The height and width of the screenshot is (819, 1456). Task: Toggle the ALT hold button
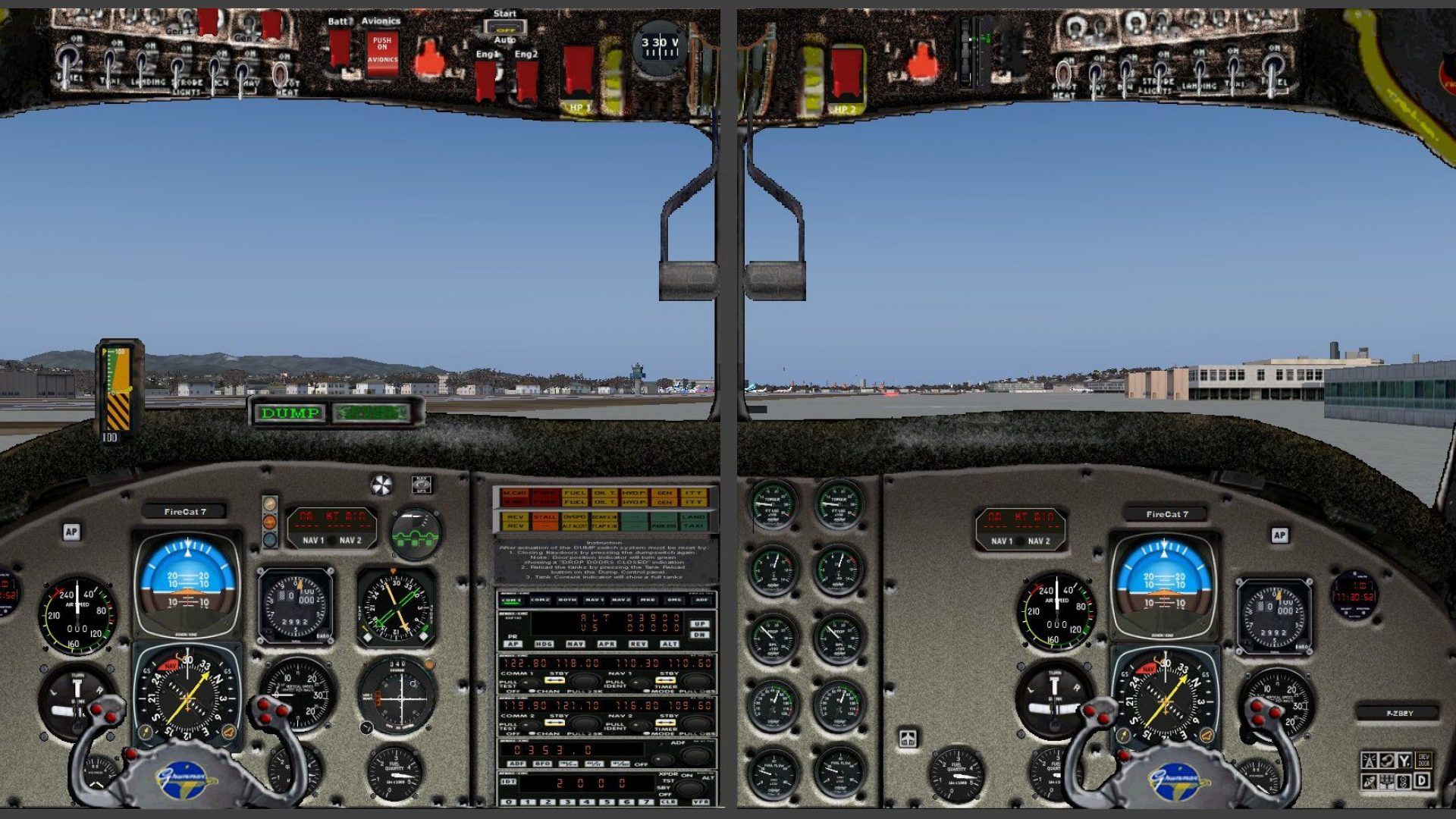coord(669,644)
